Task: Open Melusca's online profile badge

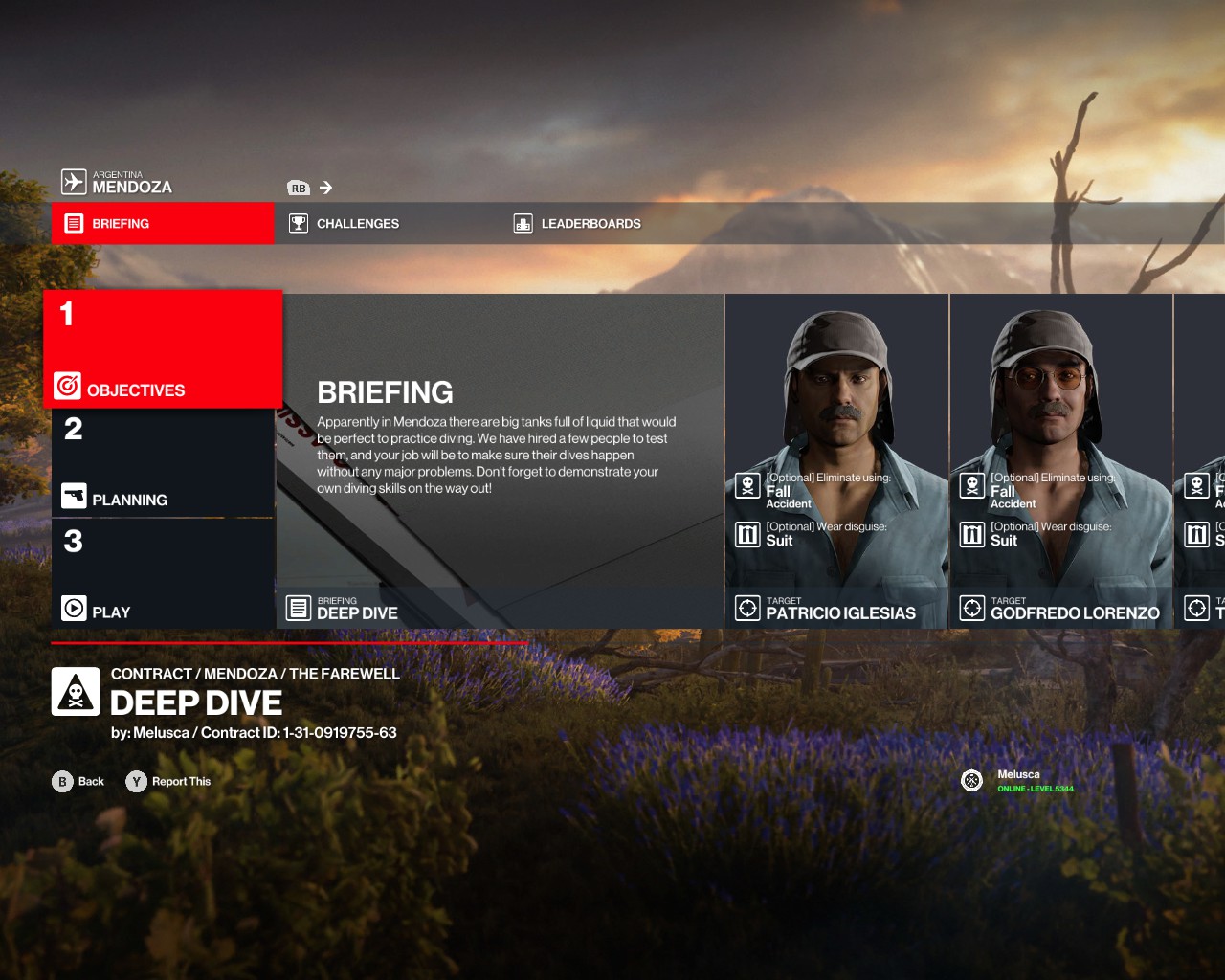Action: tap(1017, 781)
